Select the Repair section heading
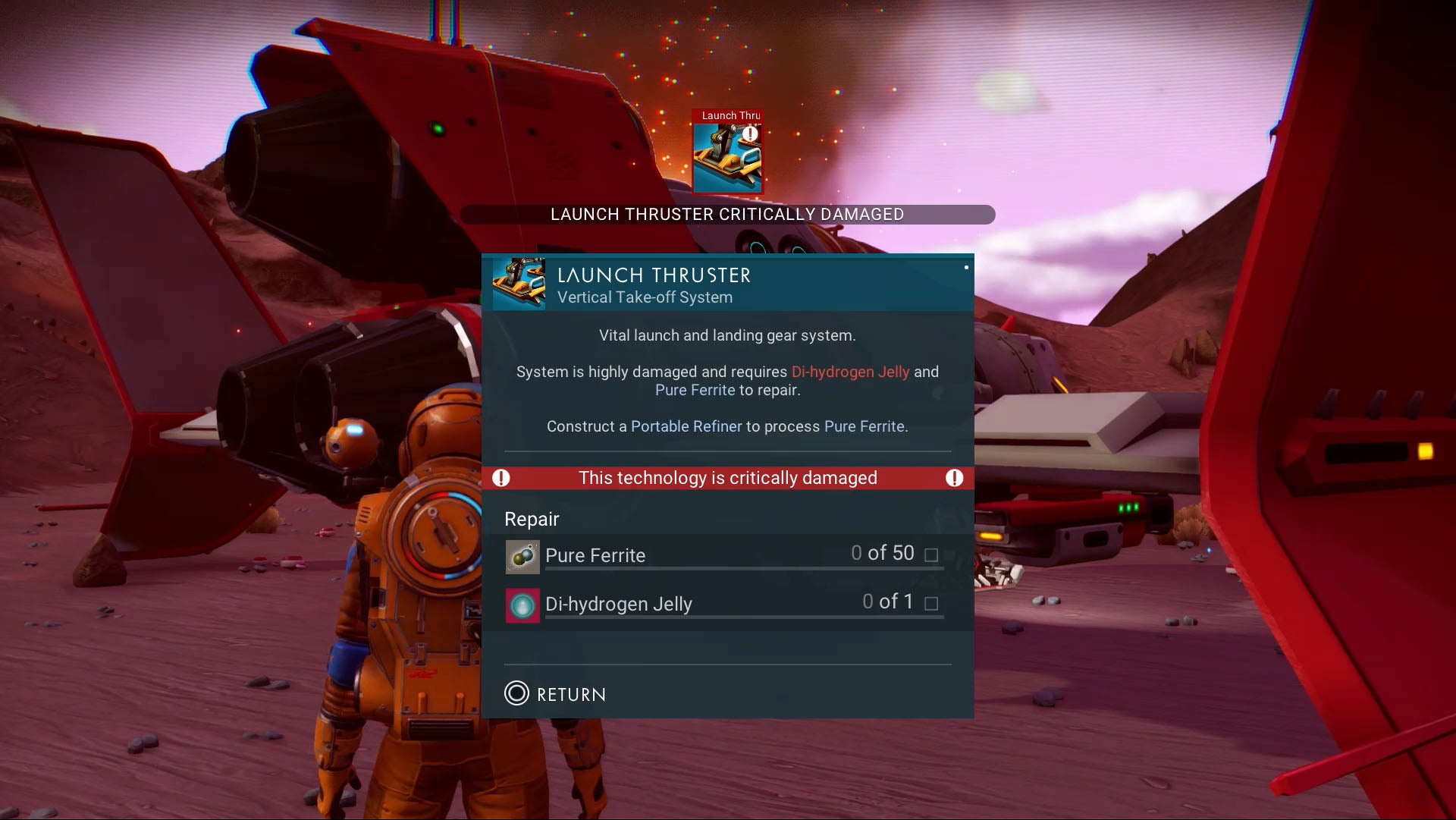Screen dimensions: 1456x820 tap(531, 519)
